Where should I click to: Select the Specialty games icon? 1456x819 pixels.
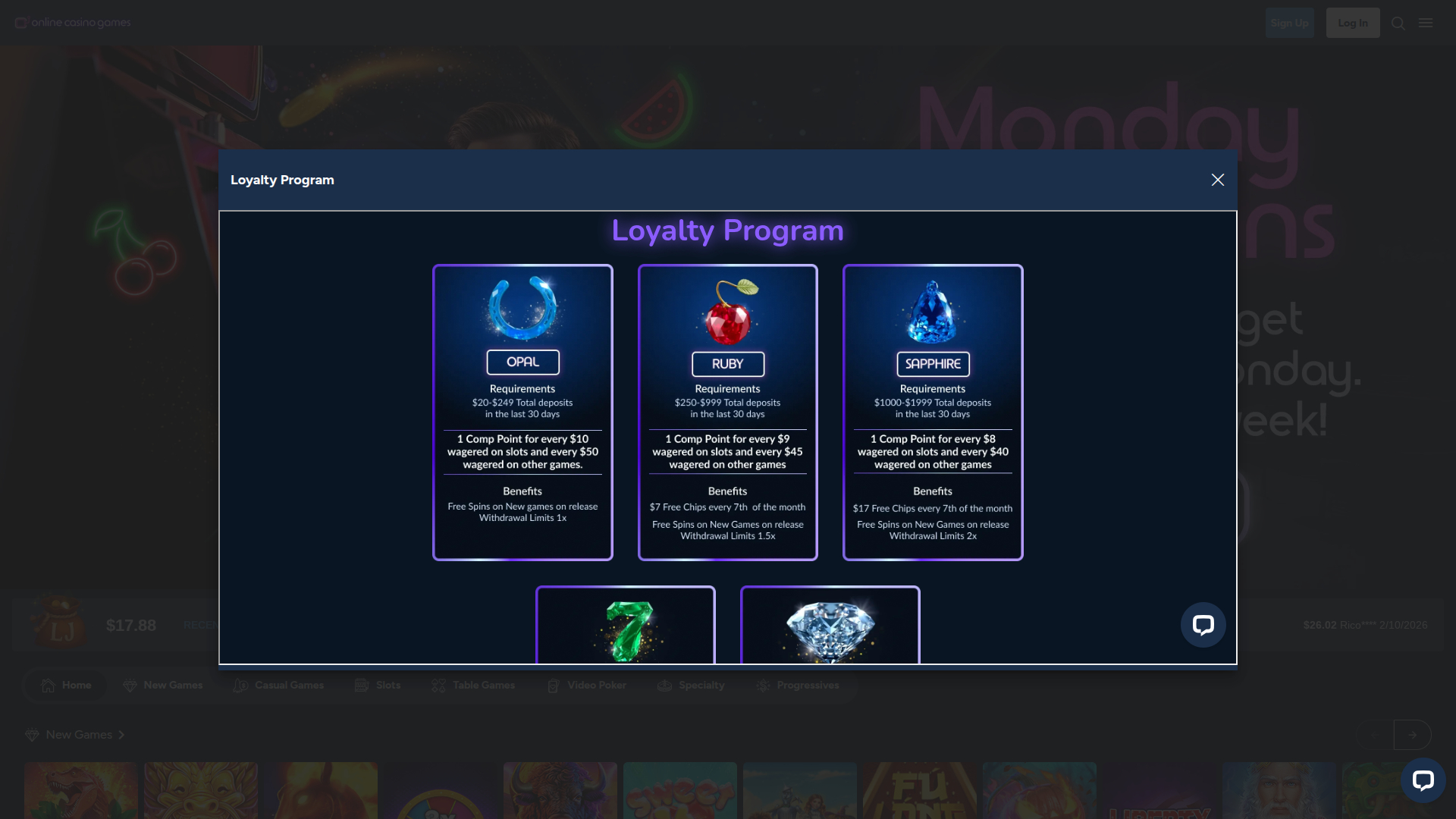pos(664,685)
